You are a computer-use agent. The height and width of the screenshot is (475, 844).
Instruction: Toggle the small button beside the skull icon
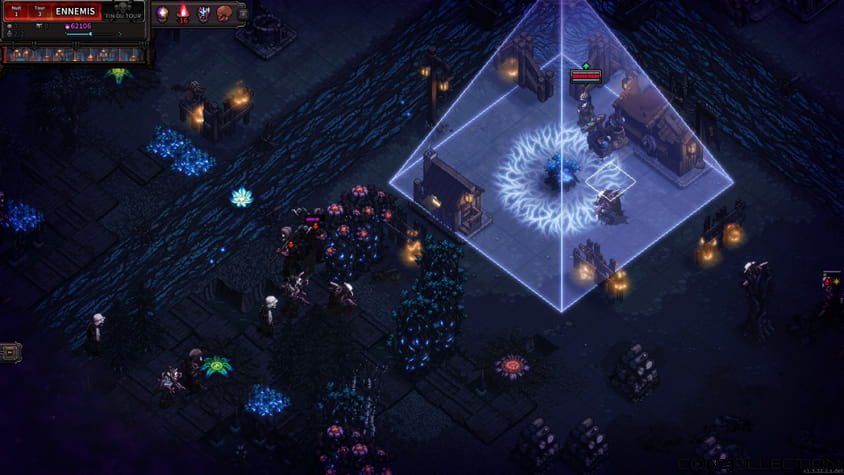point(241,14)
